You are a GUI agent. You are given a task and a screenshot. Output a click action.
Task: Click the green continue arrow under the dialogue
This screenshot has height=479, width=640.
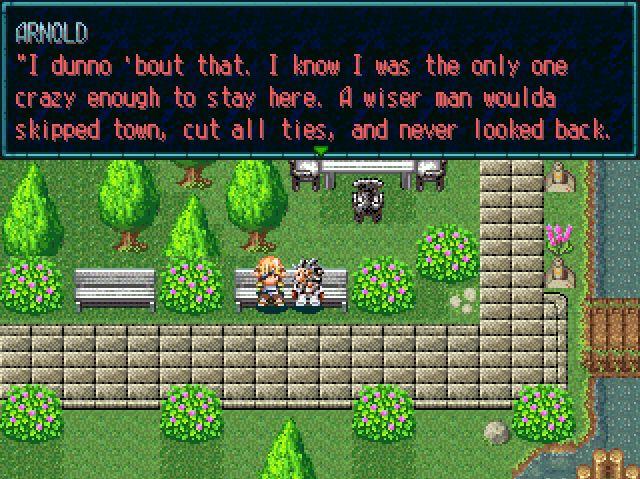[320, 151]
